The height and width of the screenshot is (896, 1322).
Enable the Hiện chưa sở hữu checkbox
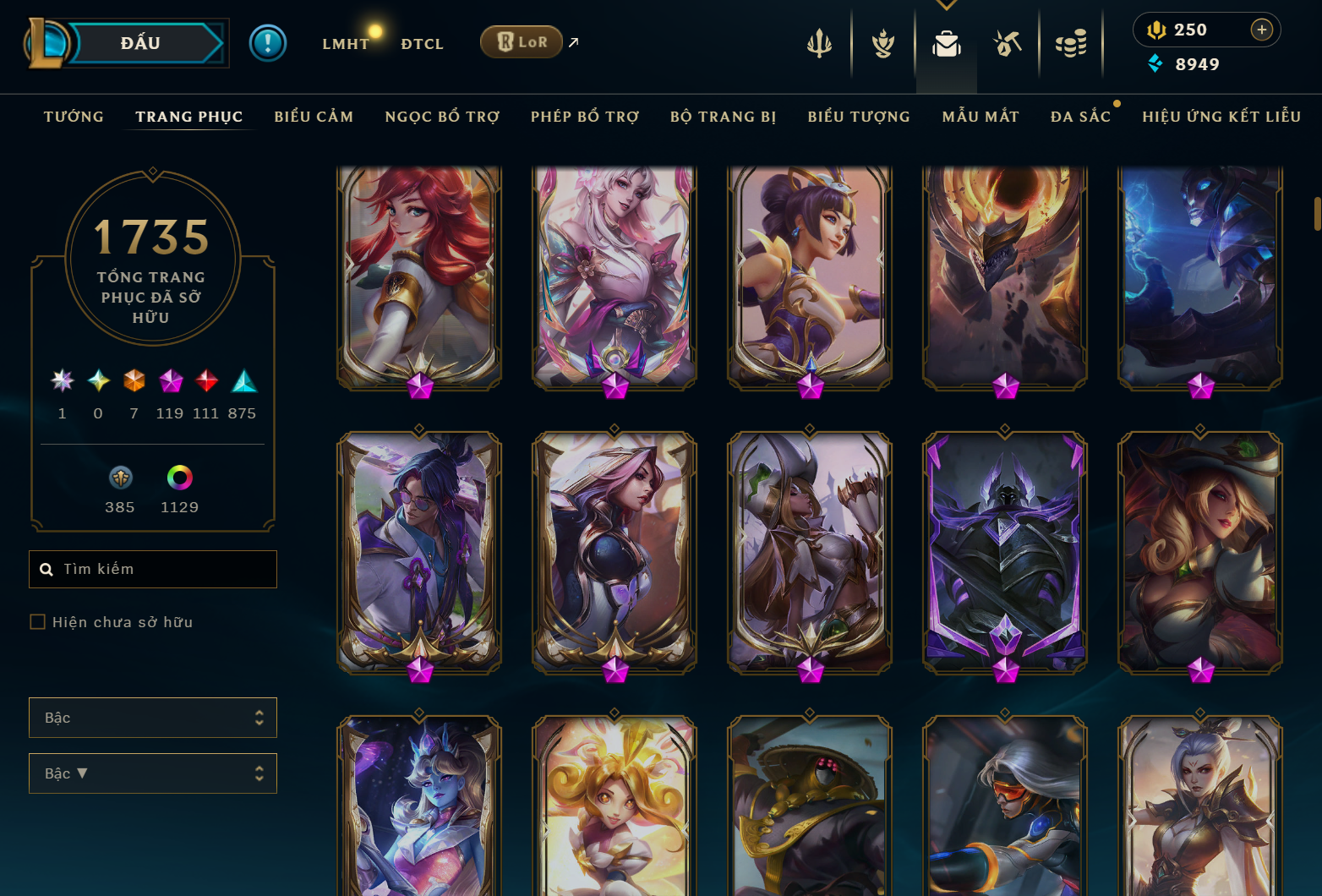tap(38, 621)
